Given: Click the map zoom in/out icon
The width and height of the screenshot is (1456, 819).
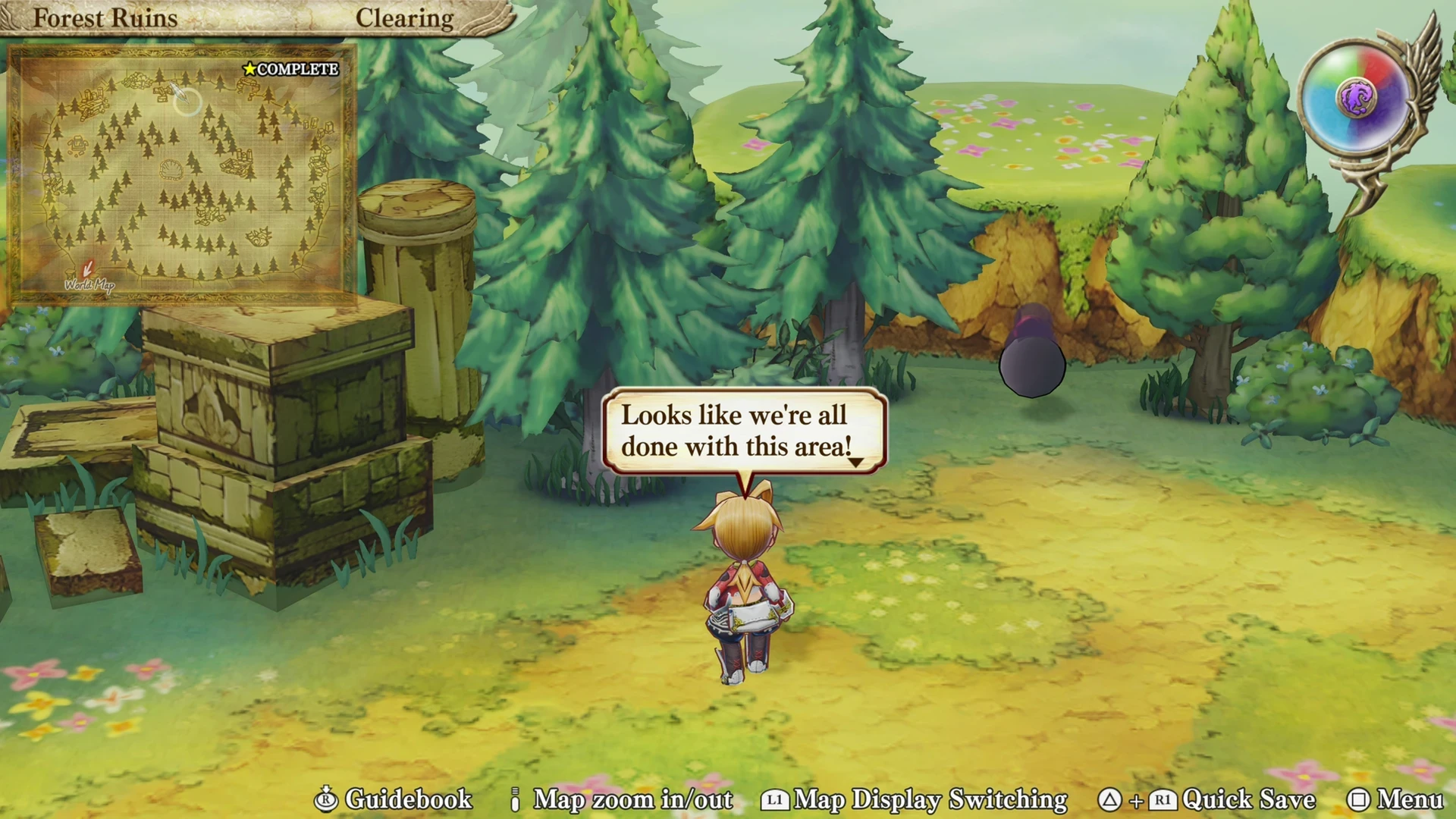Looking at the screenshot, I should pyautogui.click(x=516, y=799).
